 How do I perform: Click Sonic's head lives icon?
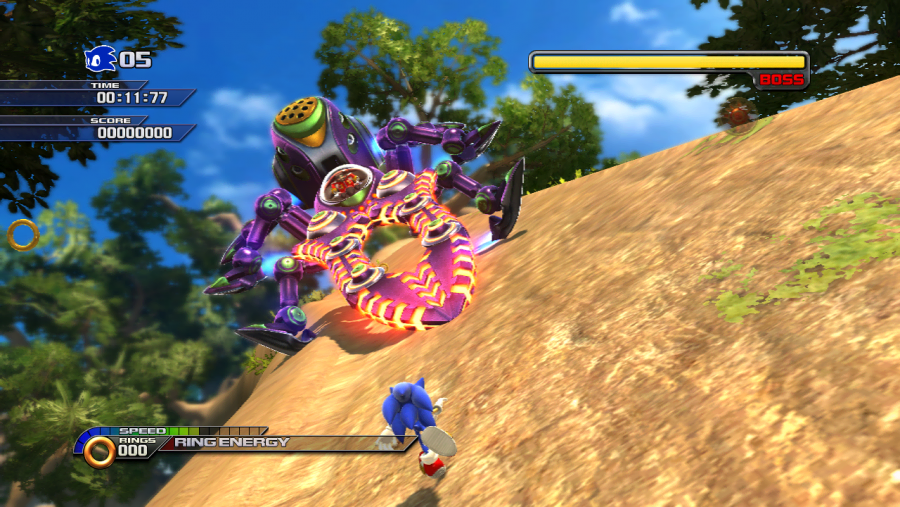pos(100,59)
